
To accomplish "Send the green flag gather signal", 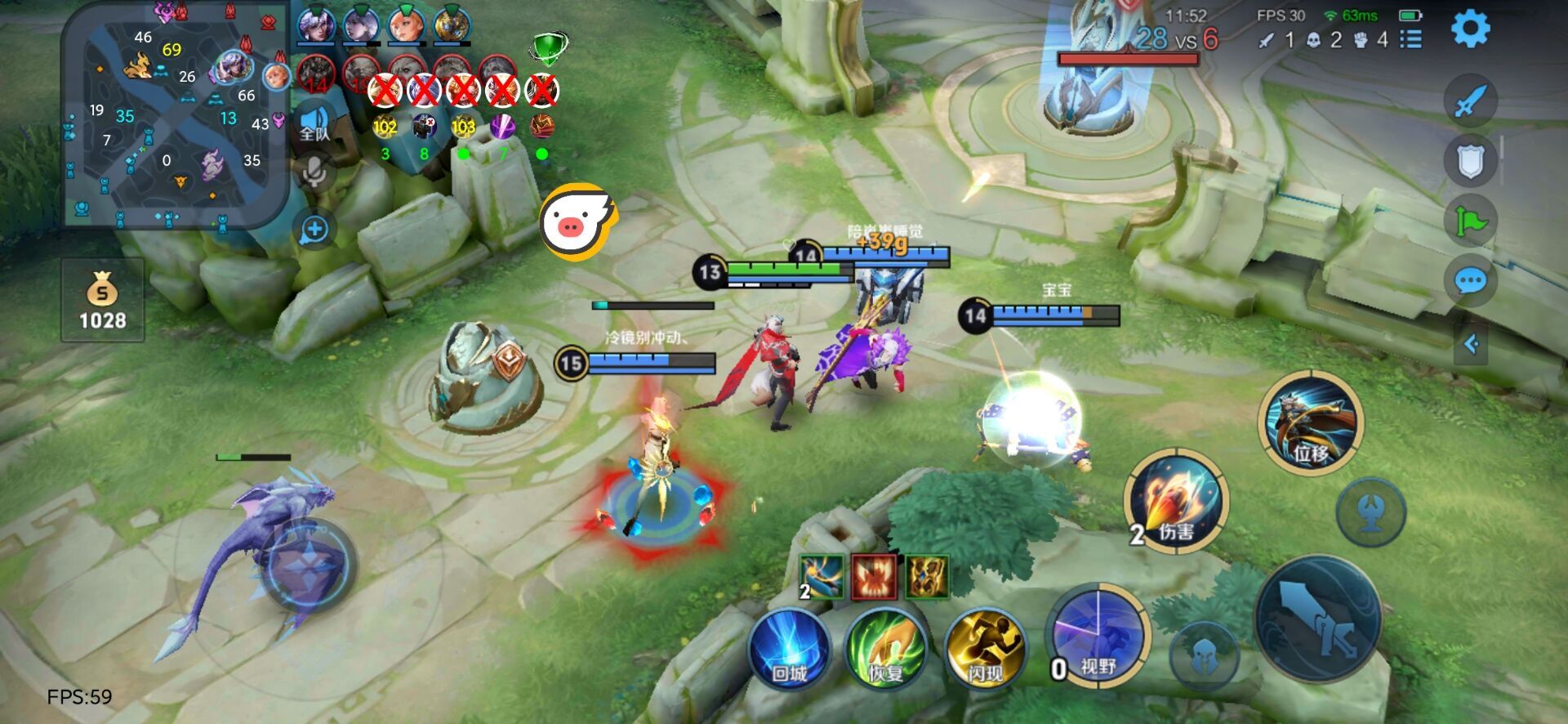I will tap(1470, 221).
